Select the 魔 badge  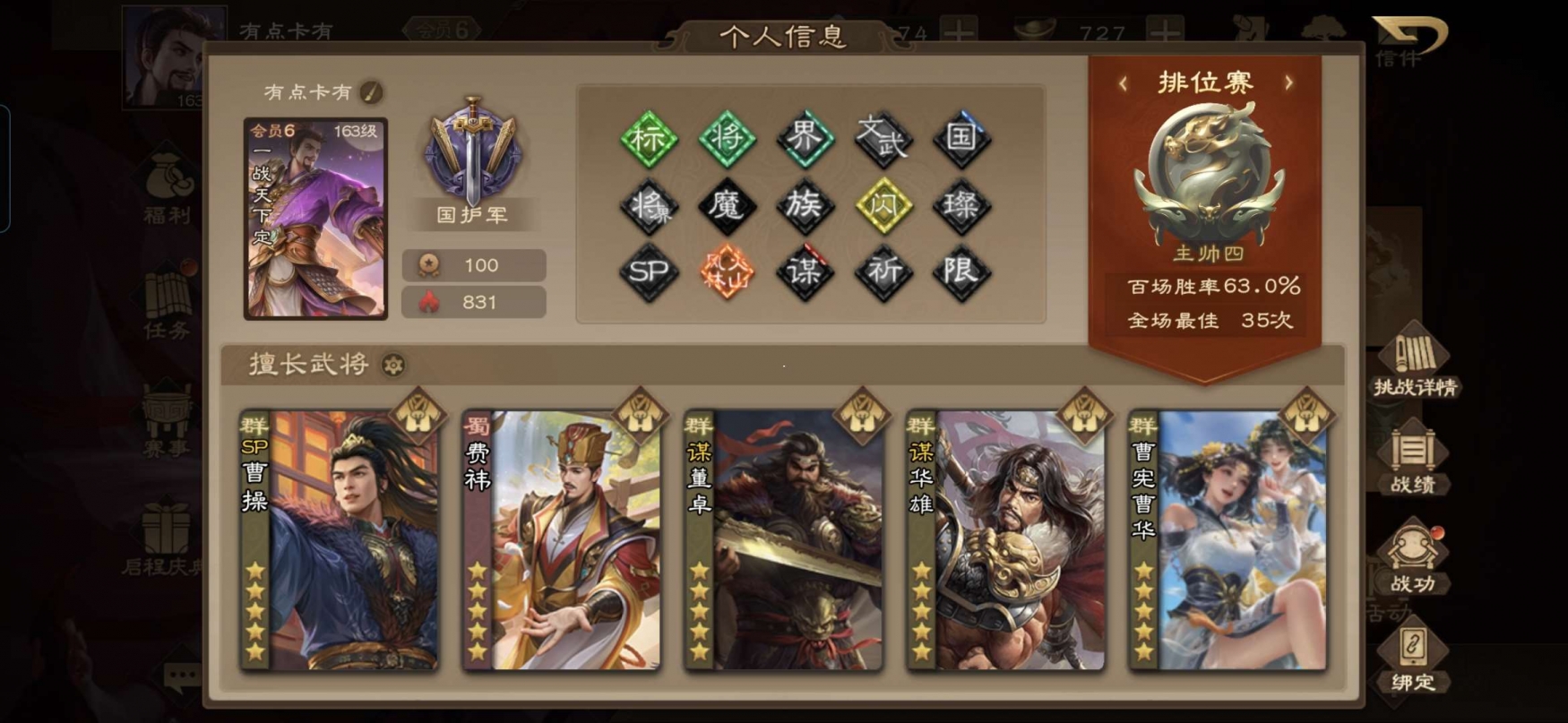[x=726, y=205]
